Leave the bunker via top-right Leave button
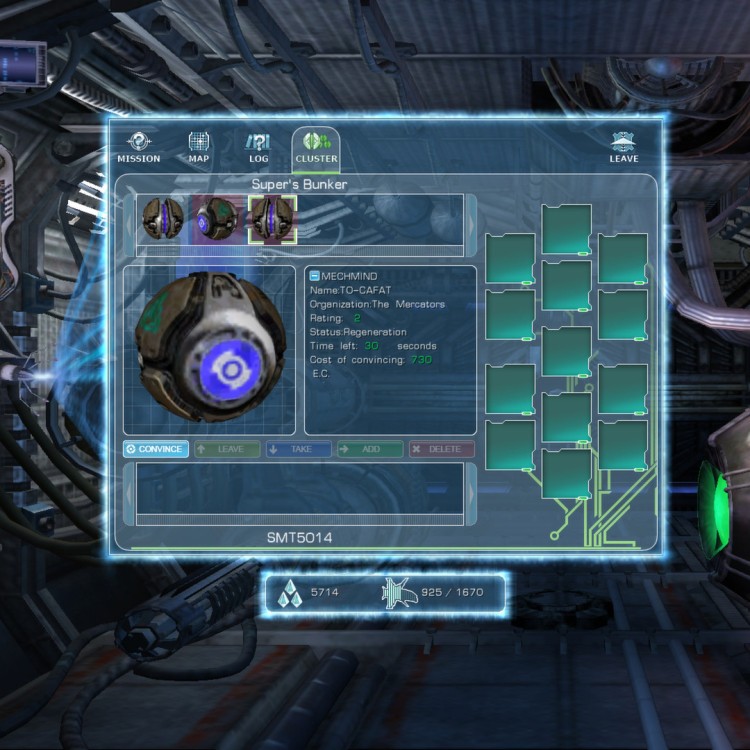The height and width of the screenshot is (750, 750). (624, 147)
